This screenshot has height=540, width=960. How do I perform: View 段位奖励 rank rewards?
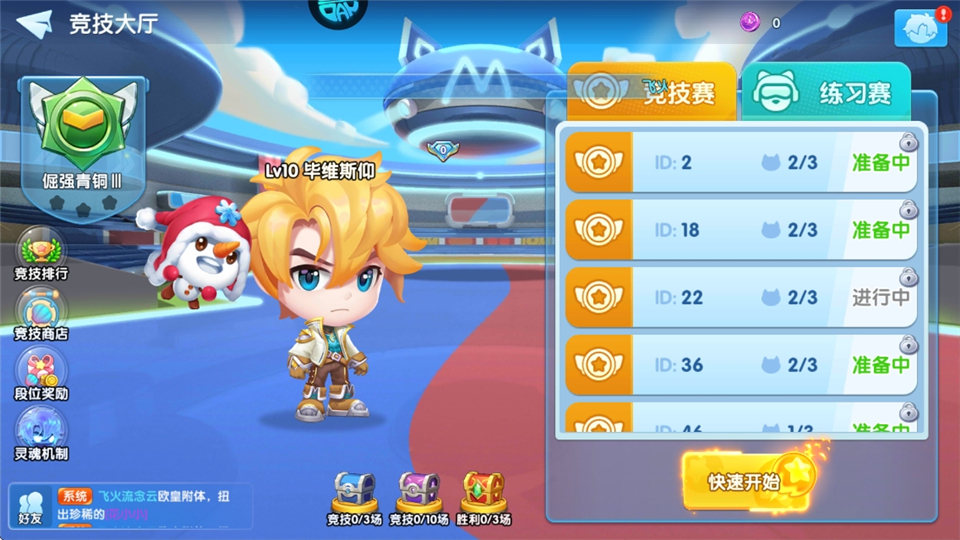coord(41,374)
